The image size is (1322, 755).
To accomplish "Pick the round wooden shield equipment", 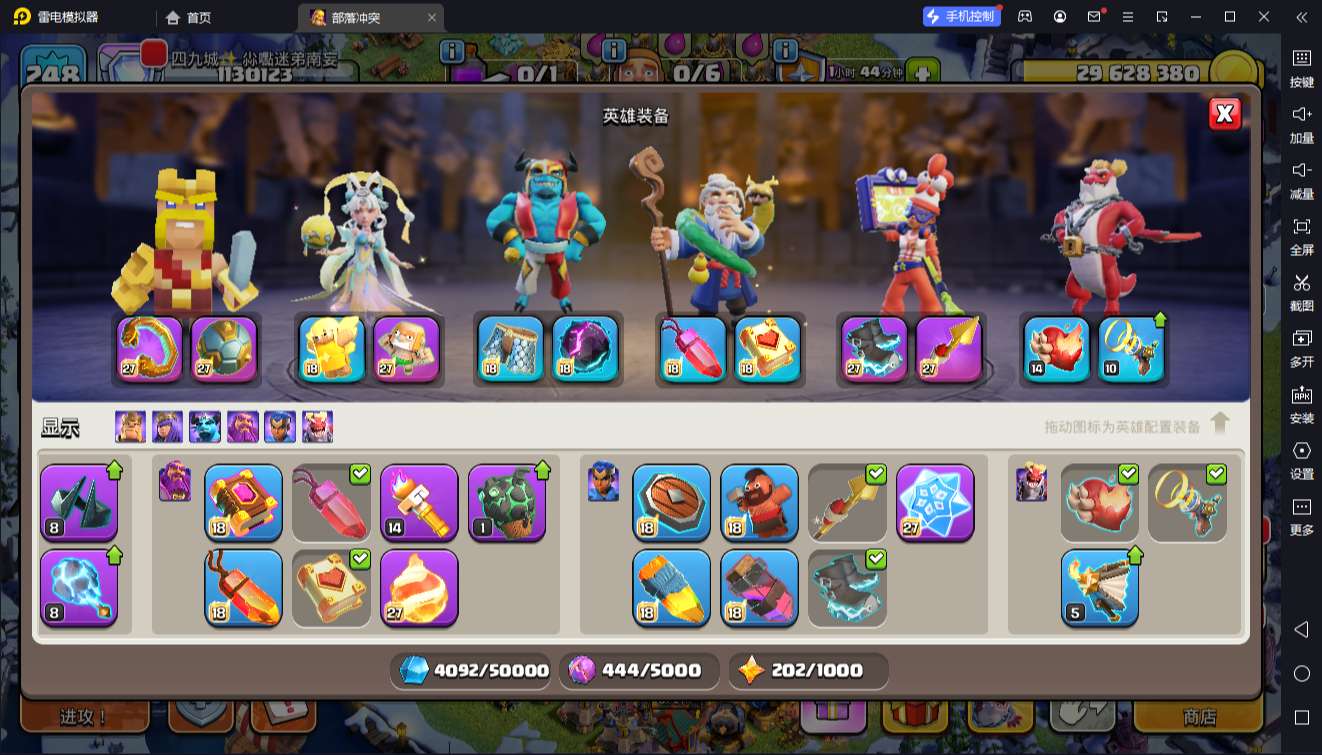I will tap(671, 502).
